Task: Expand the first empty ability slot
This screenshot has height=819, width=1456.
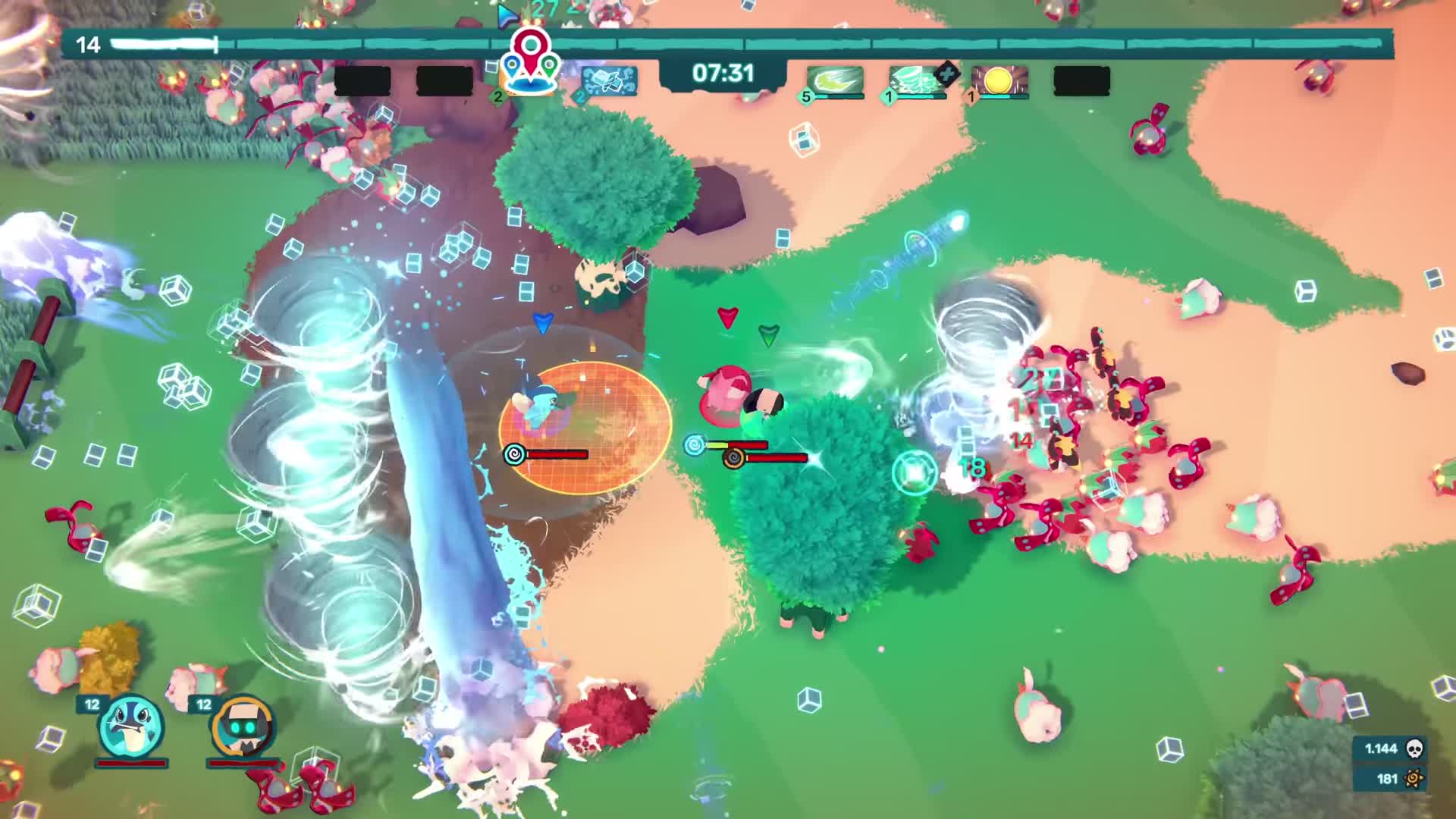Action: tap(363, 79)
